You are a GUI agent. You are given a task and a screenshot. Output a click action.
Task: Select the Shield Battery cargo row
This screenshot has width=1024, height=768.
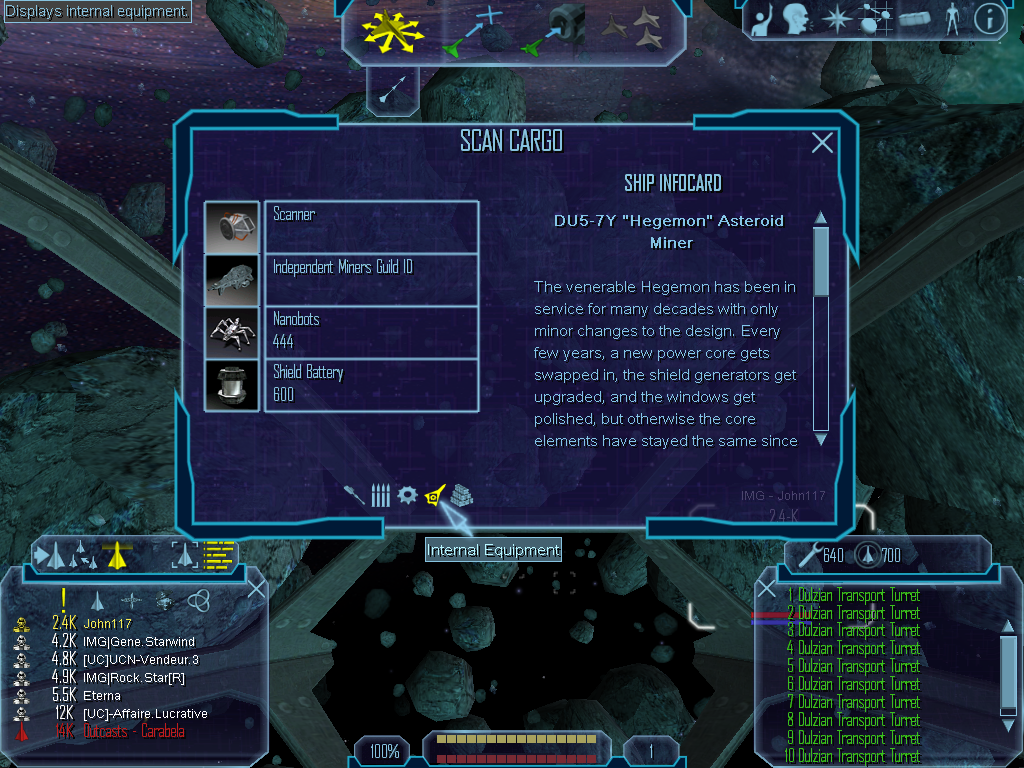371,384
